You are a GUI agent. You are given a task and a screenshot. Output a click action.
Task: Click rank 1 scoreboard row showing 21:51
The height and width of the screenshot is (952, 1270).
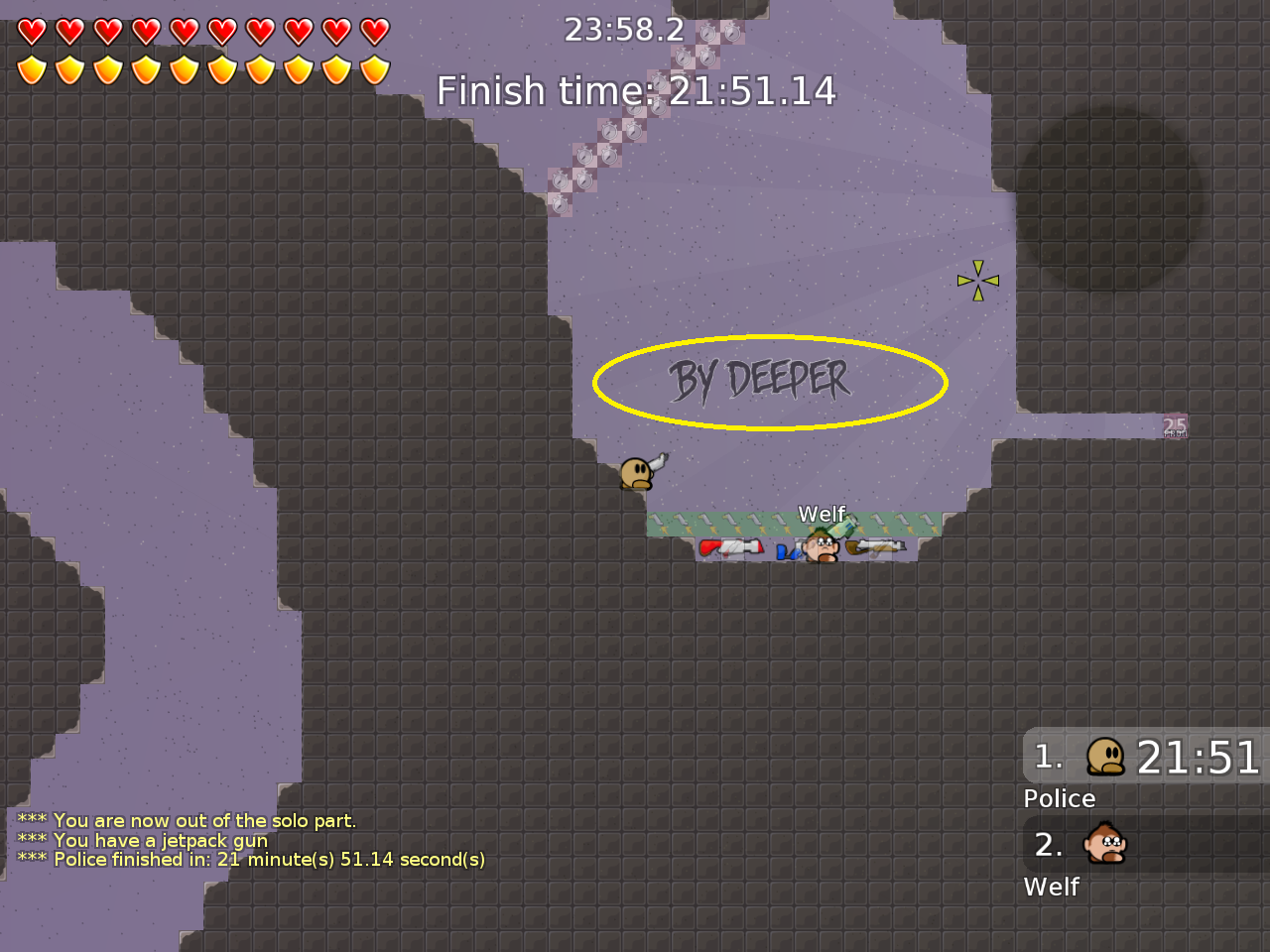[1141, 758]
